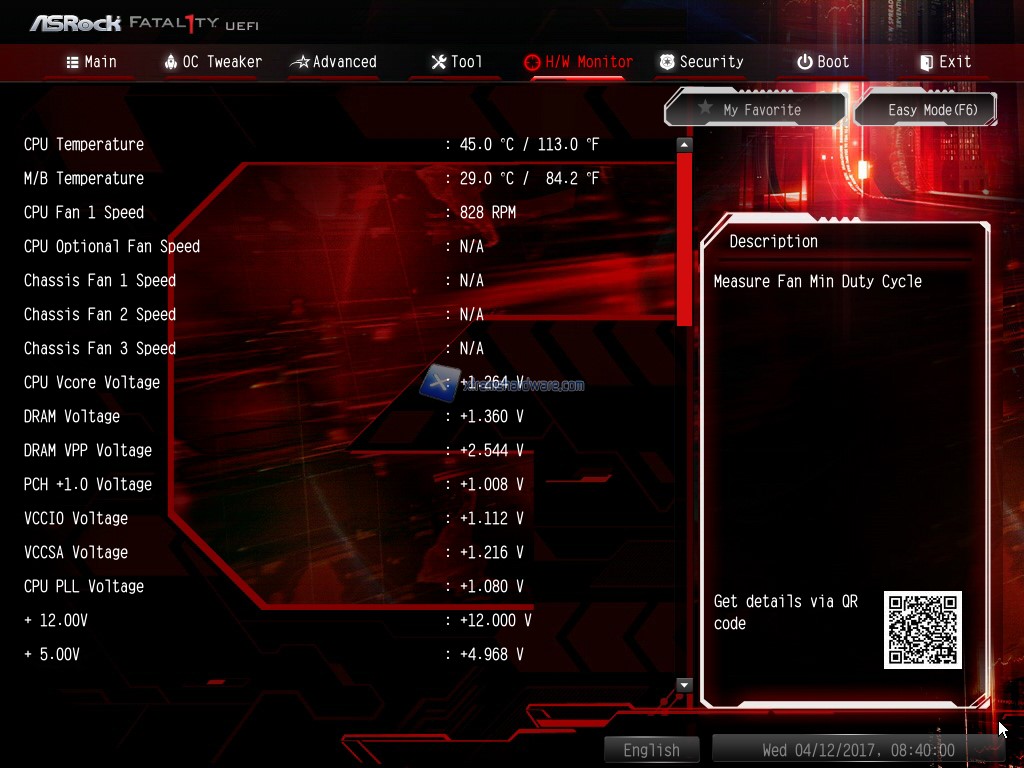Select the DRAM Voltage row

[72, 416]
